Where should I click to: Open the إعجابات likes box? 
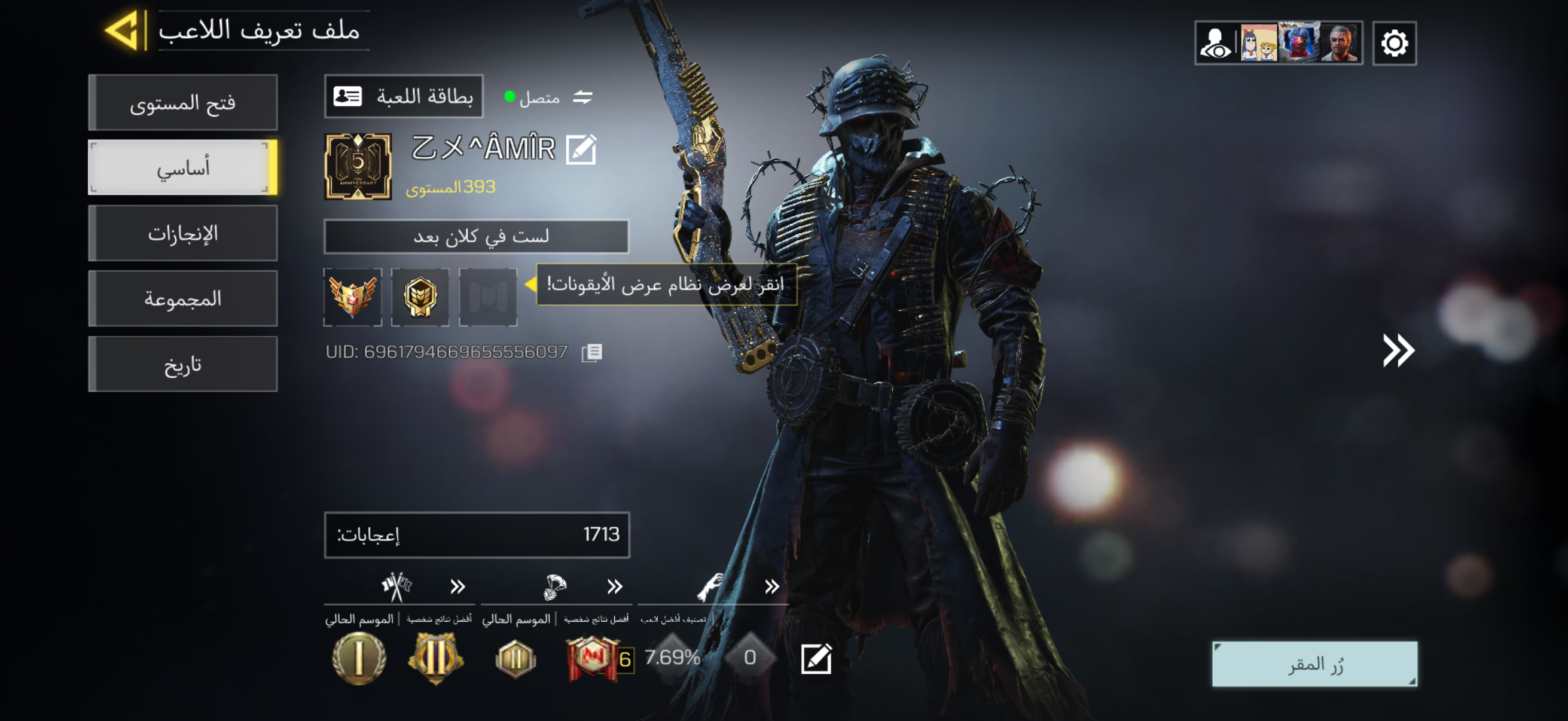[477, 535]
